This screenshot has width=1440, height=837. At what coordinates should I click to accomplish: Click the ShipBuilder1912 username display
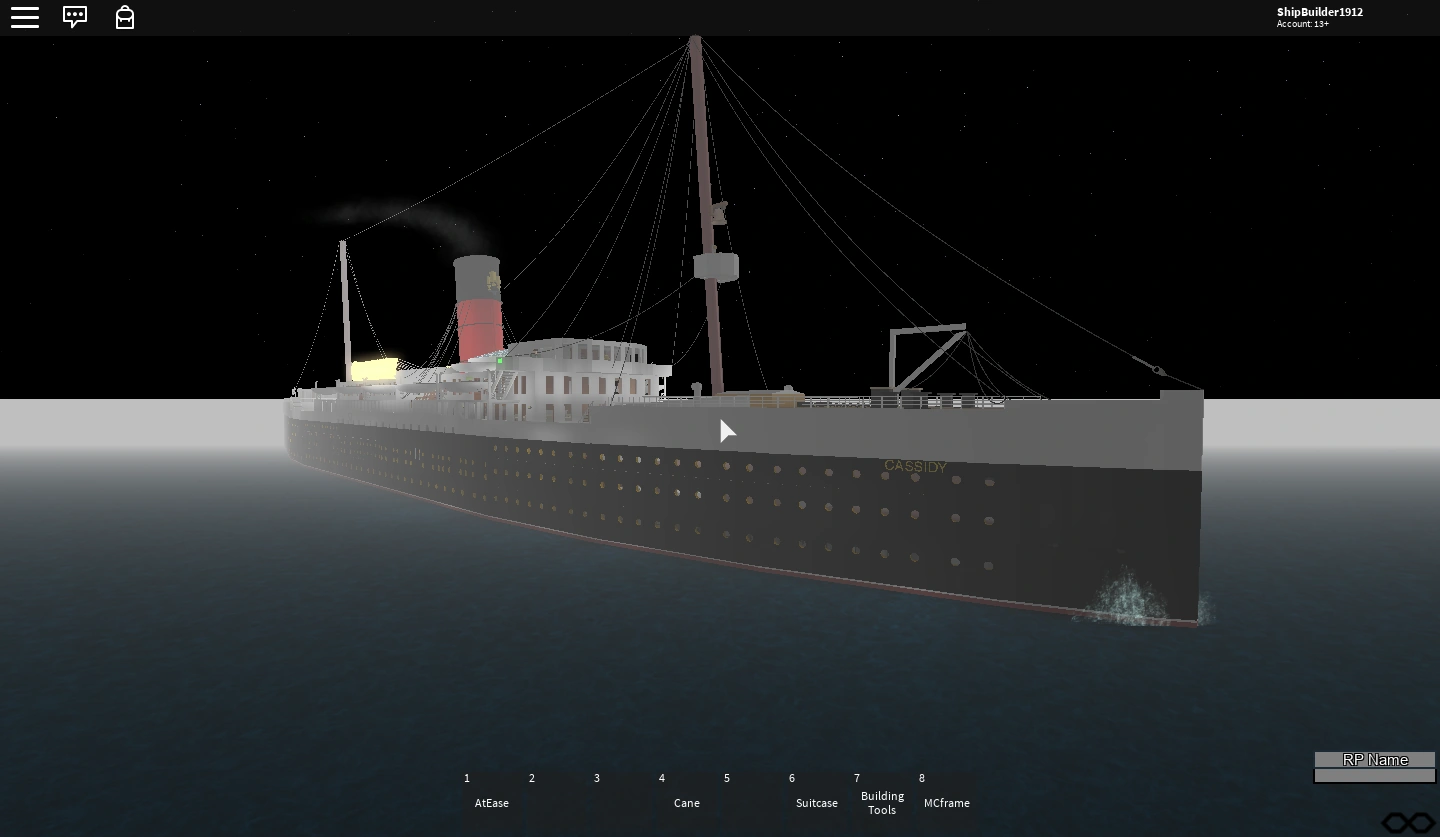[1318, 12]
